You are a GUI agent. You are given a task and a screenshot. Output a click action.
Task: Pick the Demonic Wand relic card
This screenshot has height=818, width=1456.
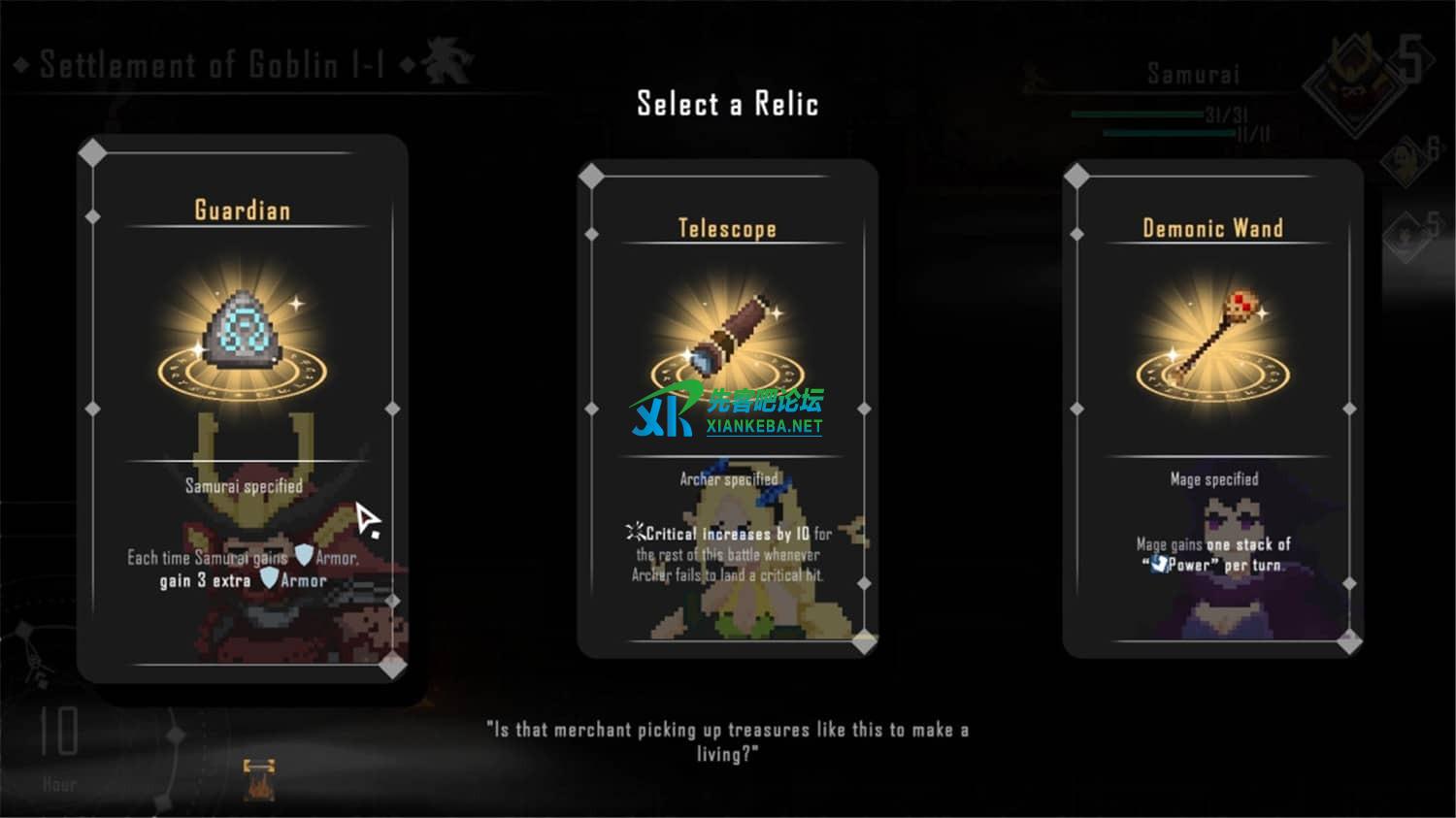1212,408
